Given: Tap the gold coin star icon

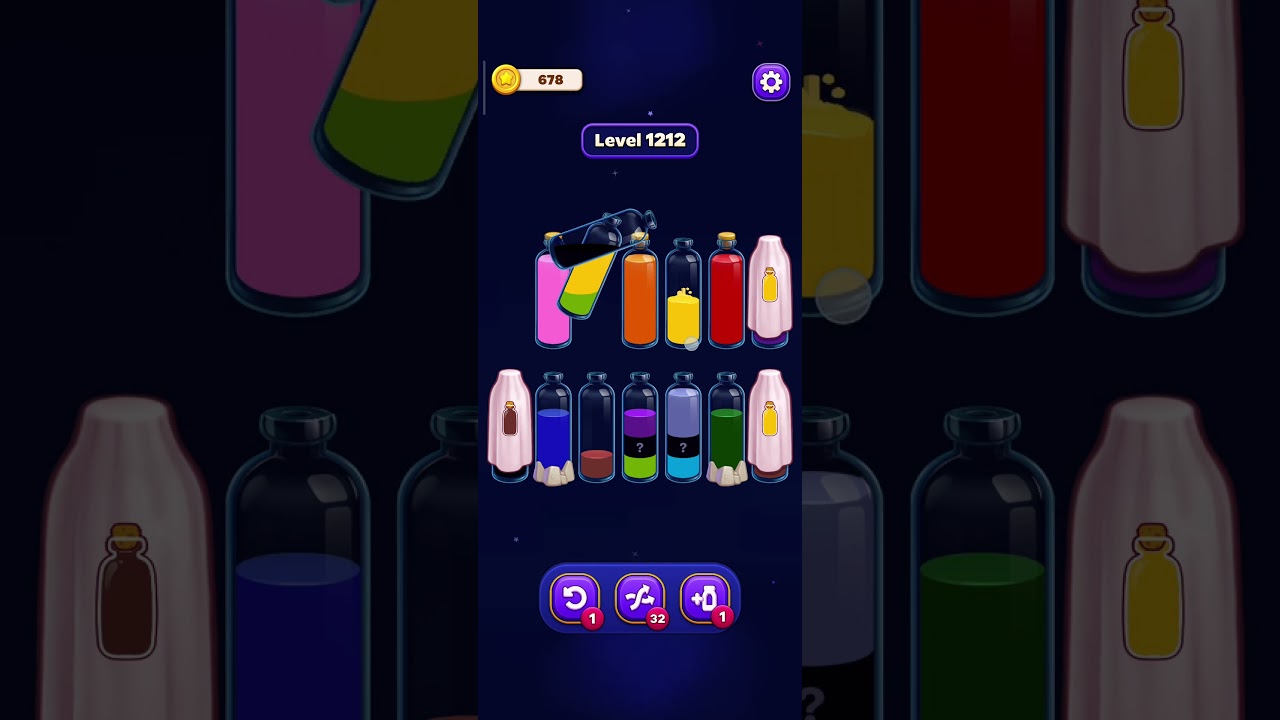Looking at the screenshot, I should [x=508, y=79].
